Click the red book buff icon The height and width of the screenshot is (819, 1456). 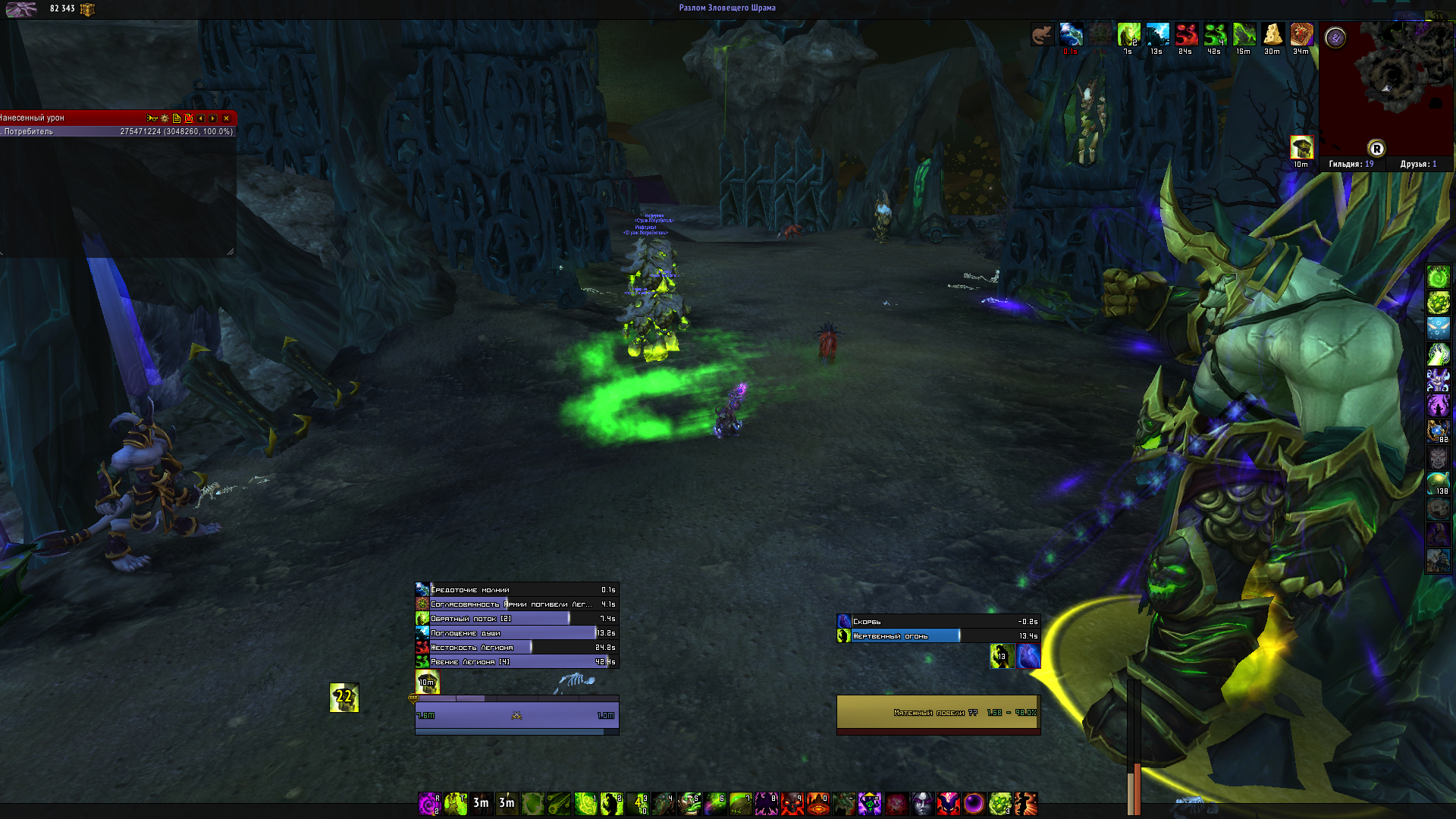(x=1301, y=35)
